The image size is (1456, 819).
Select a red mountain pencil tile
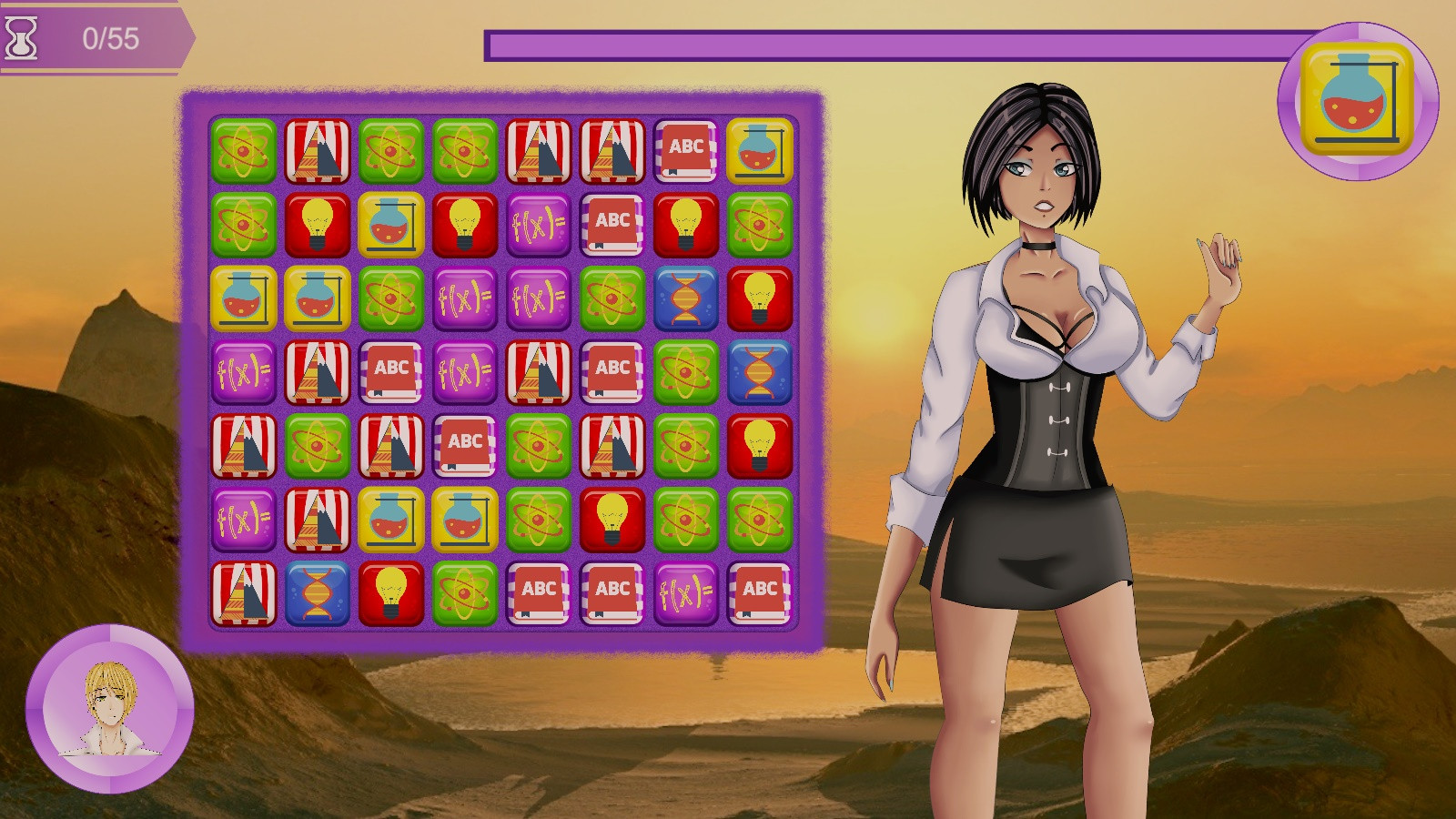pos(318,151)
